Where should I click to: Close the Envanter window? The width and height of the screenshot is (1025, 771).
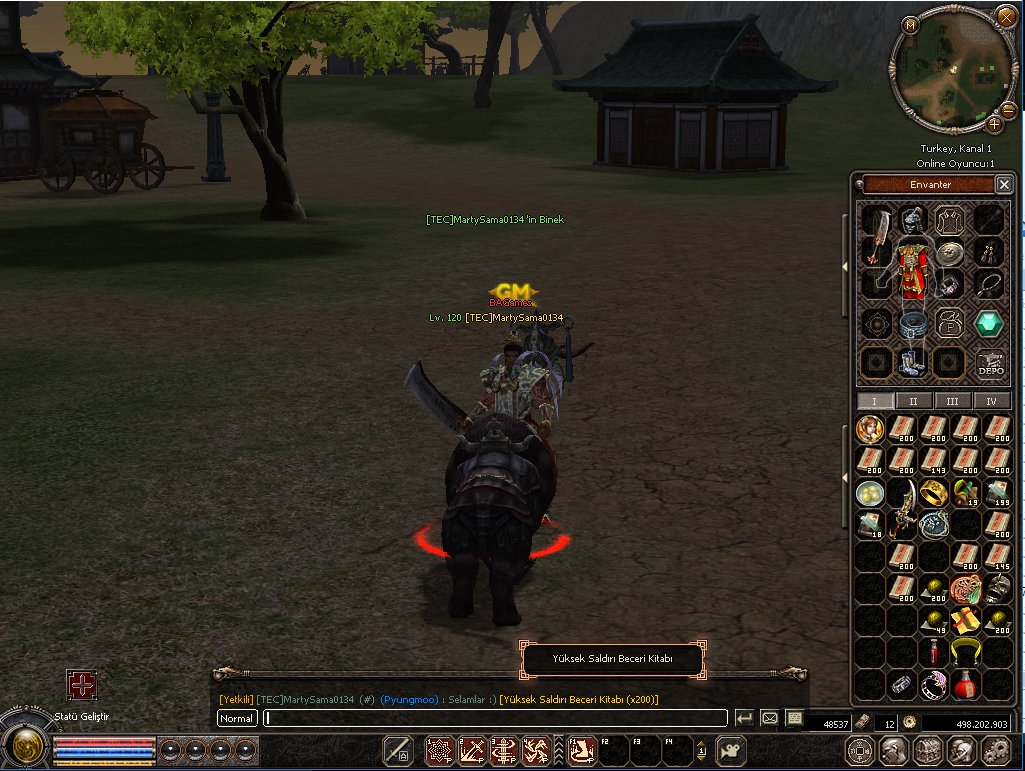click(1004, 185)
